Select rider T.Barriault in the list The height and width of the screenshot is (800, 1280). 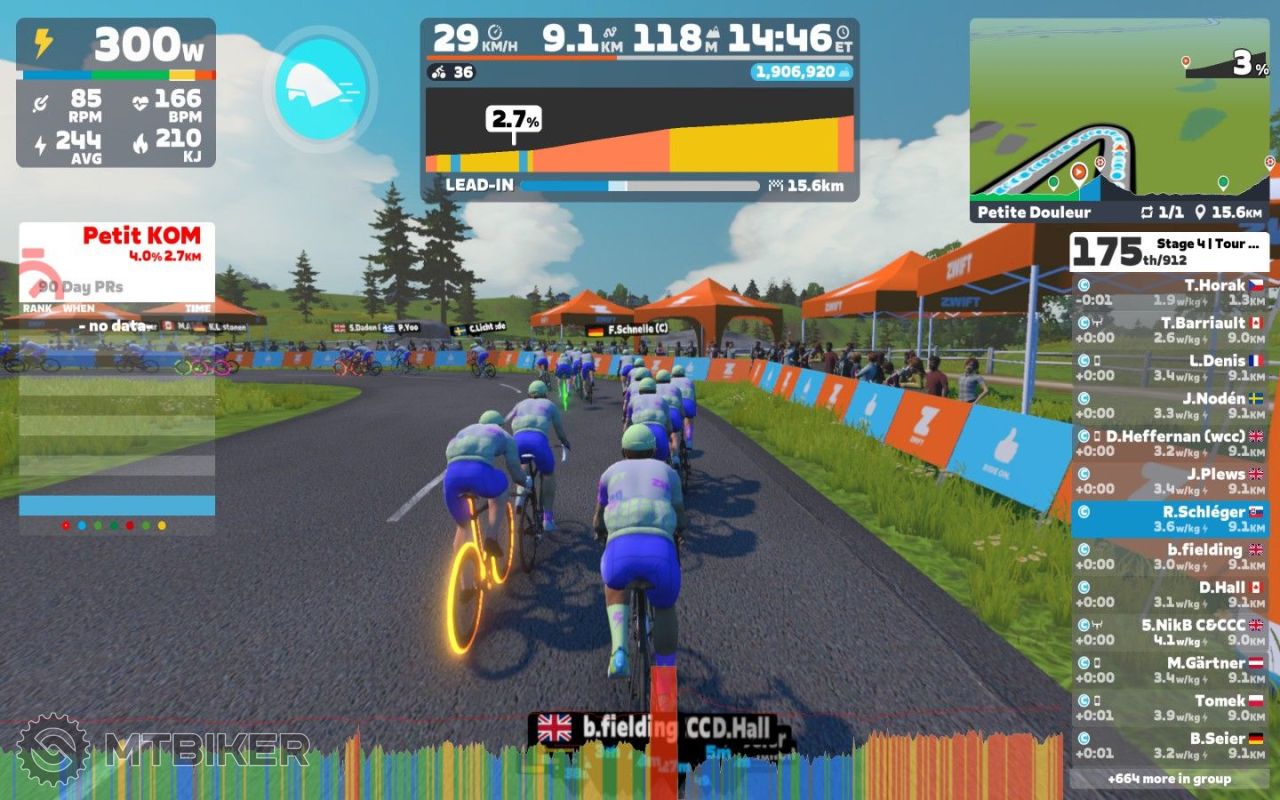click(x=1169, y=330)
